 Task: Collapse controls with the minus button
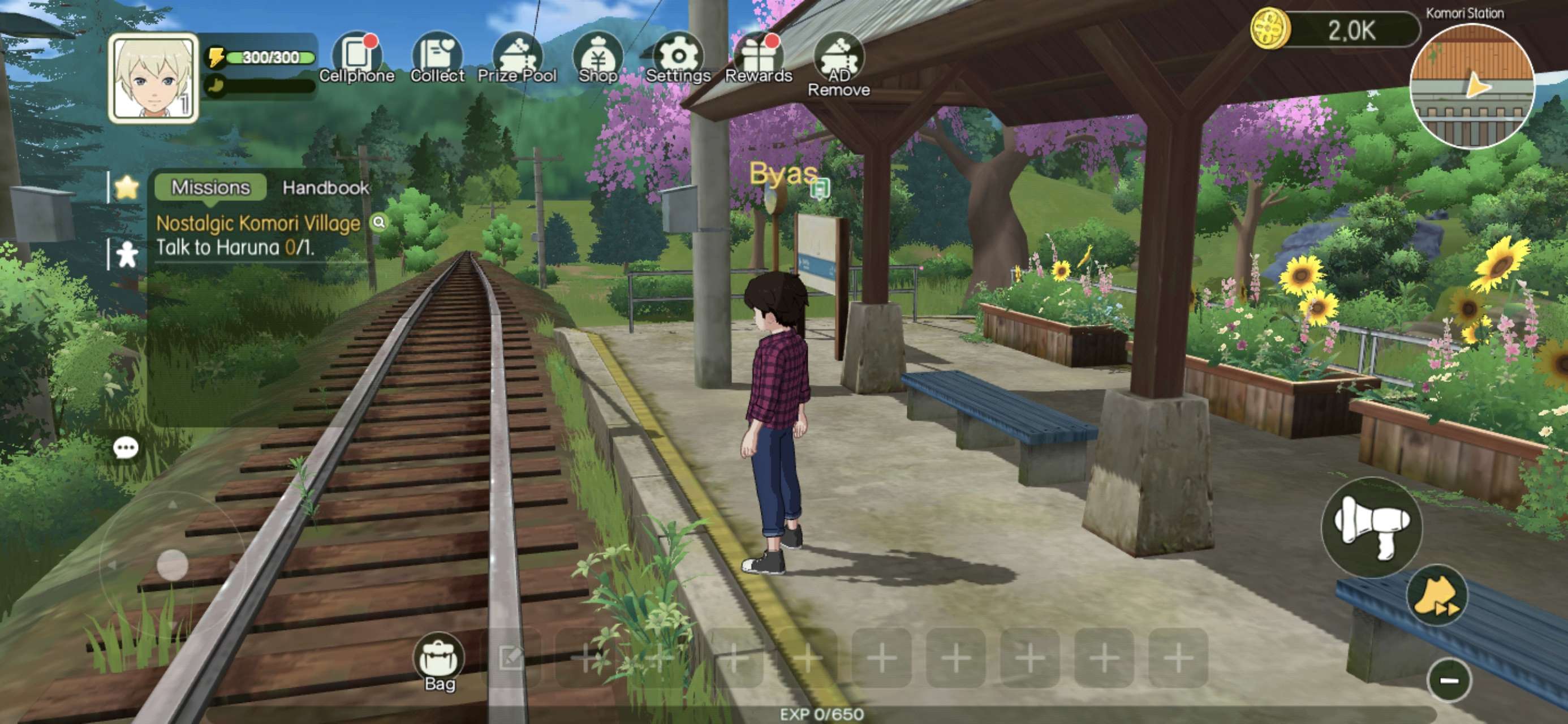point(1449,680)
